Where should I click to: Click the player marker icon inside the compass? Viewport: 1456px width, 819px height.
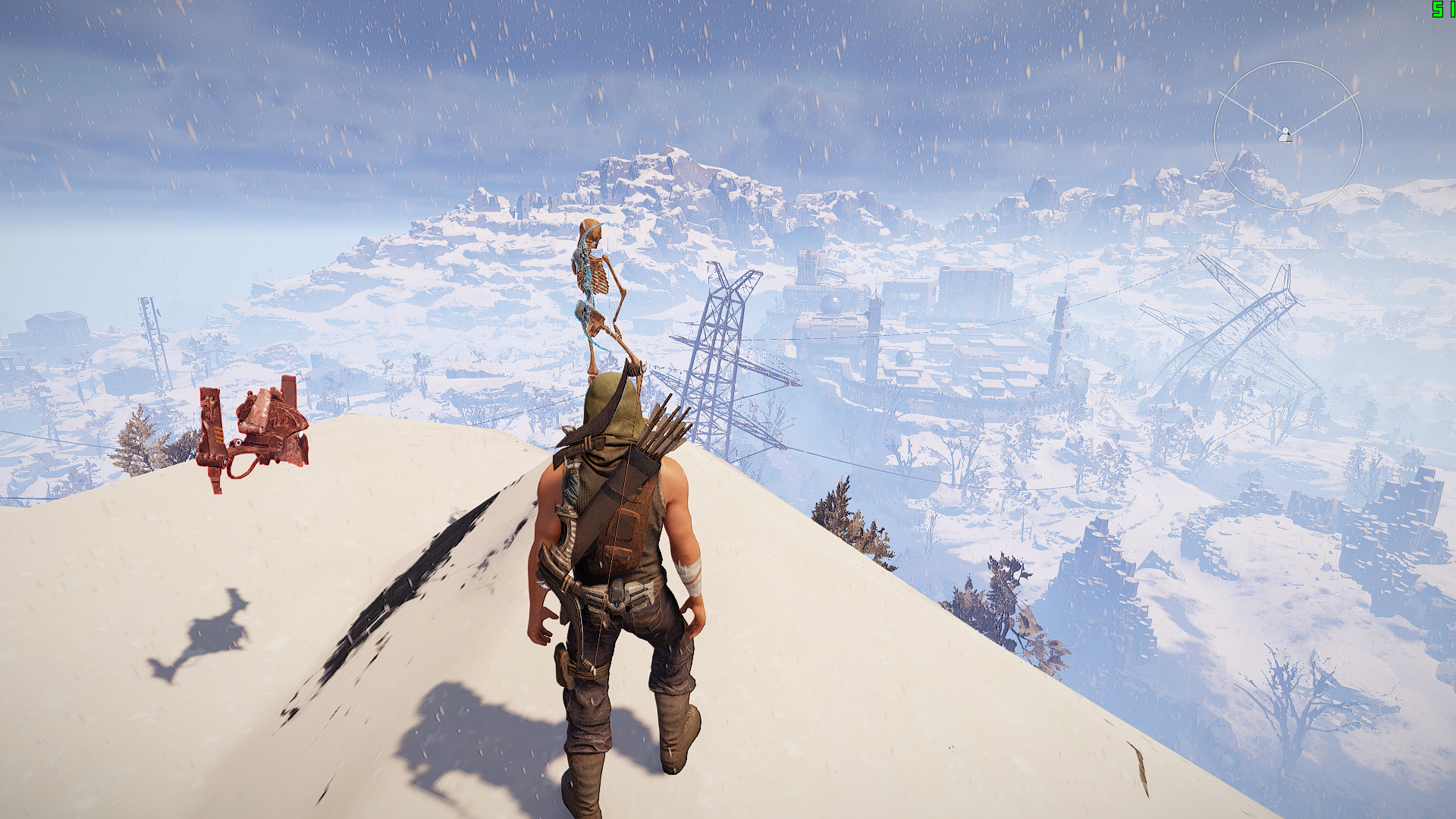1285,135
